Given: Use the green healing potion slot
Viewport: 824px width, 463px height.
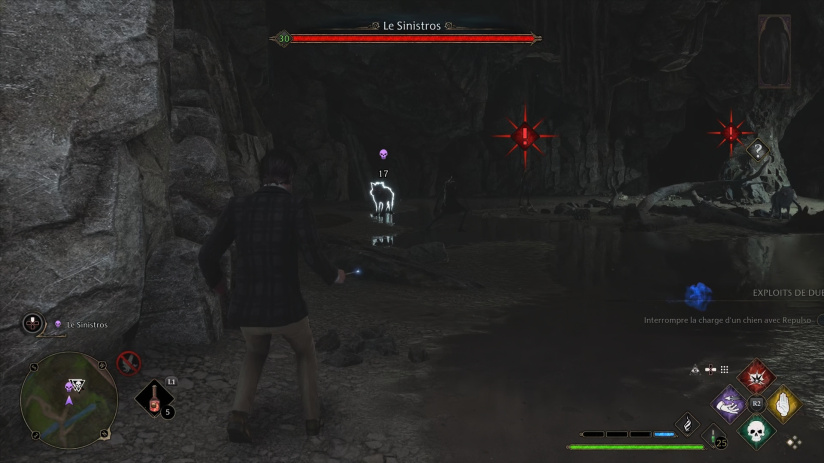Looking at the screenshot, I should pos(714,436).
